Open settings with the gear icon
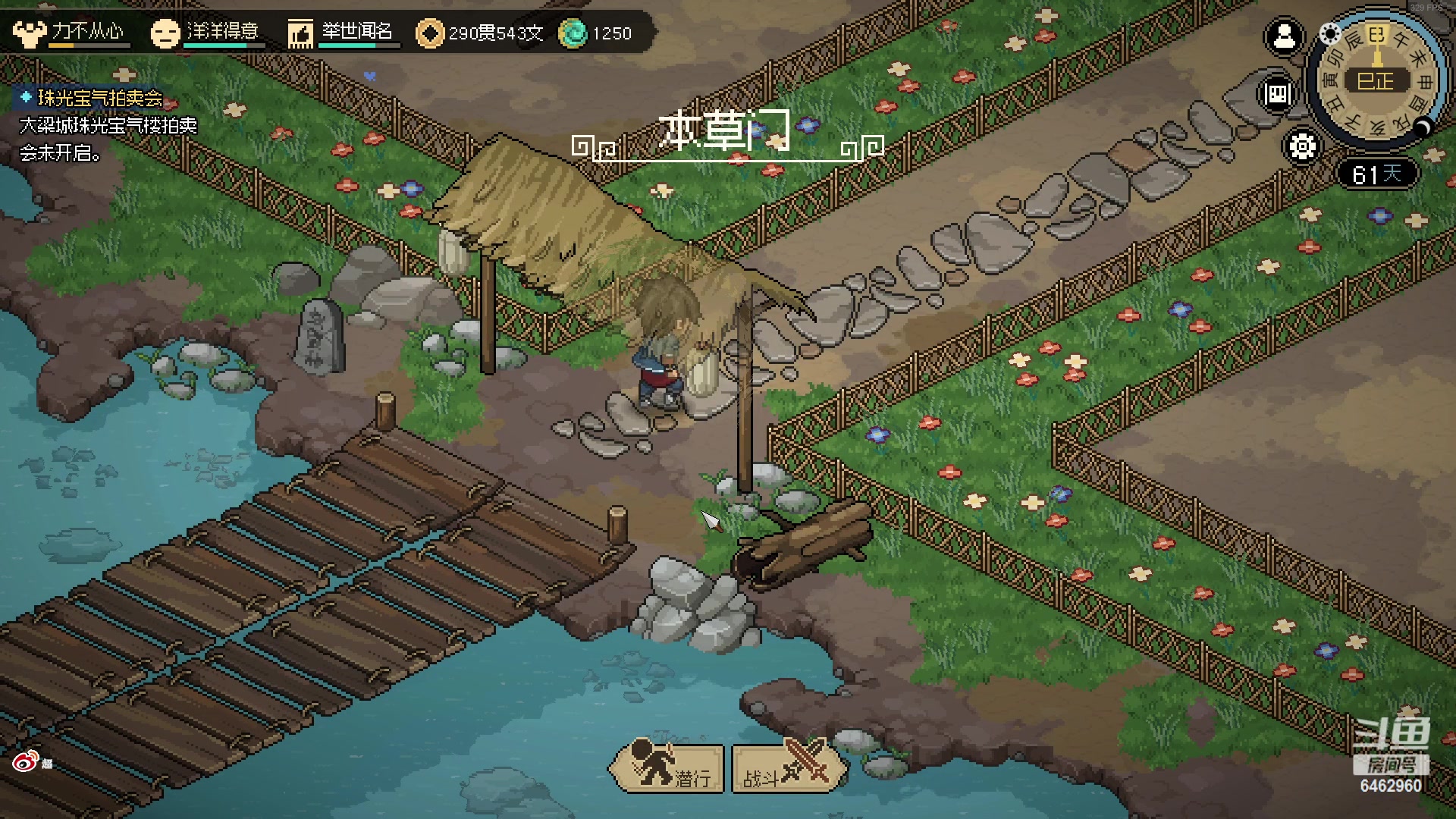Viewport: 1456px width, 819px height. 1302,146
